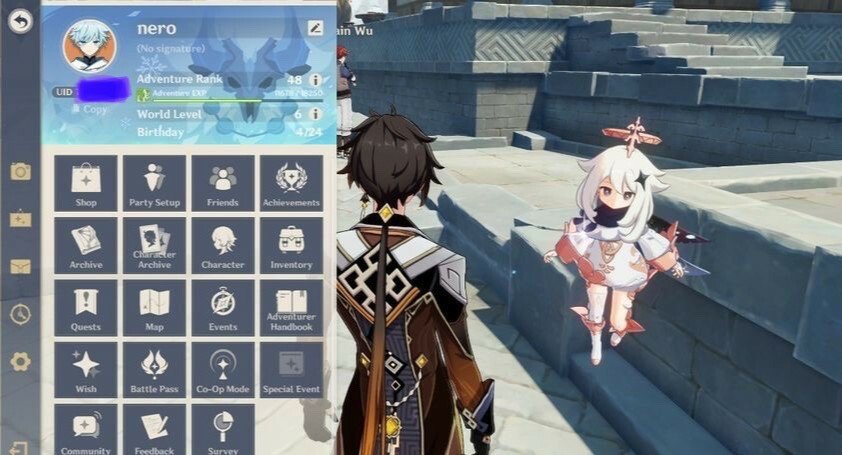Viewport: 842px width, 455px height.
Task: Check mail via the envelope icon
Action: [x=20, y=267]
